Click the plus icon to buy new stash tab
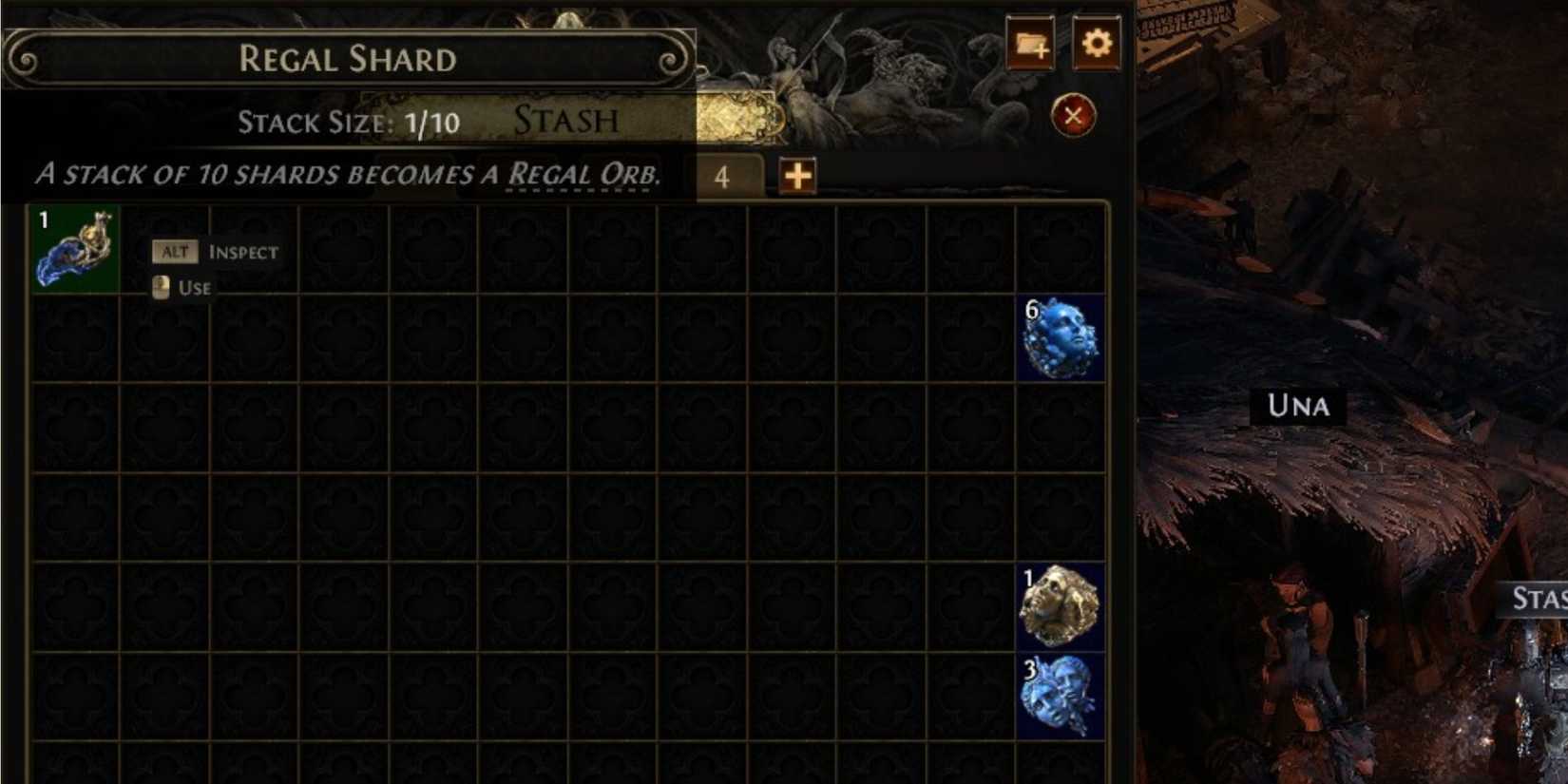 click(796, 176)
